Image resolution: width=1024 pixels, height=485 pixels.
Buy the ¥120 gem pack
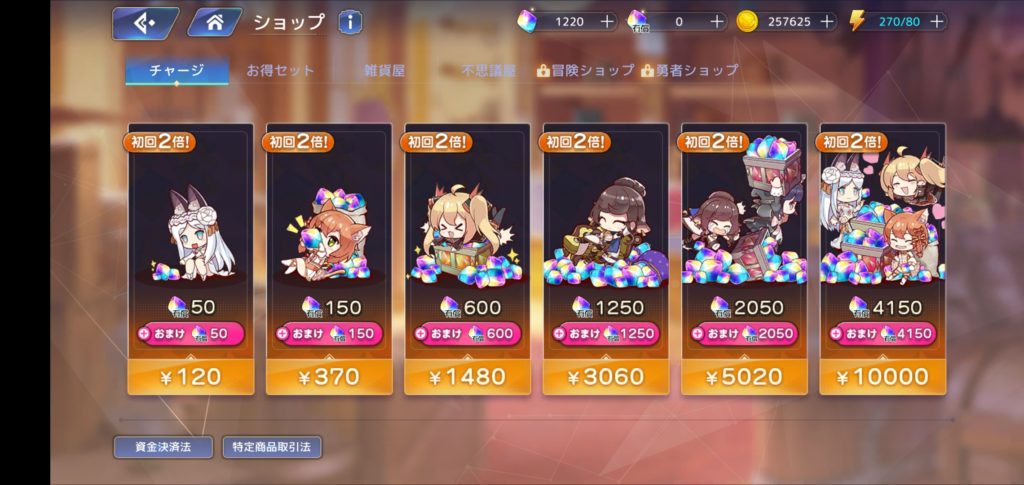(190, 376)
